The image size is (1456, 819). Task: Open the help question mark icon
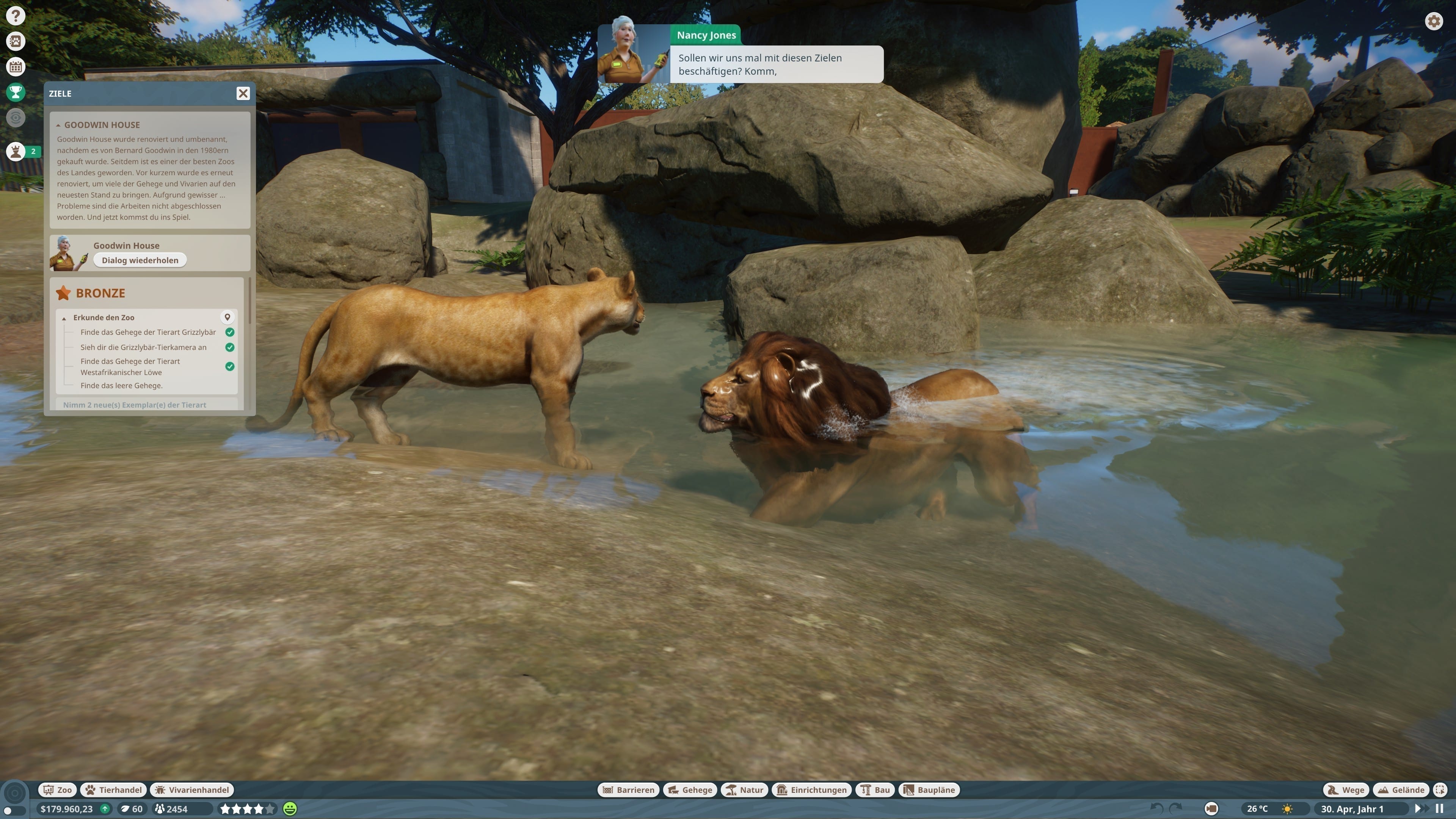click(15, 16)
